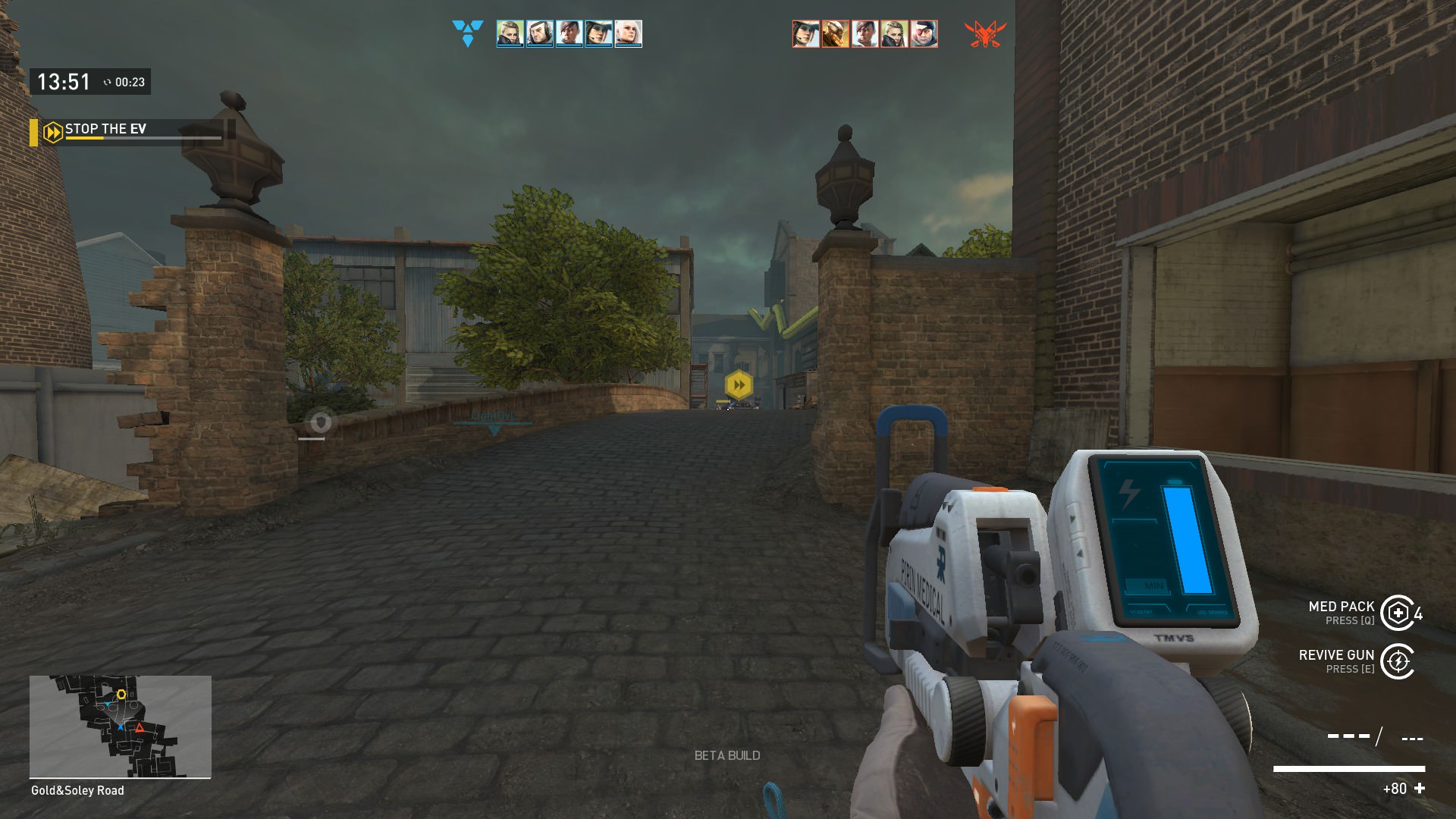Select the Med Pack icon near PRESS [Q]

coord(1398,614)
